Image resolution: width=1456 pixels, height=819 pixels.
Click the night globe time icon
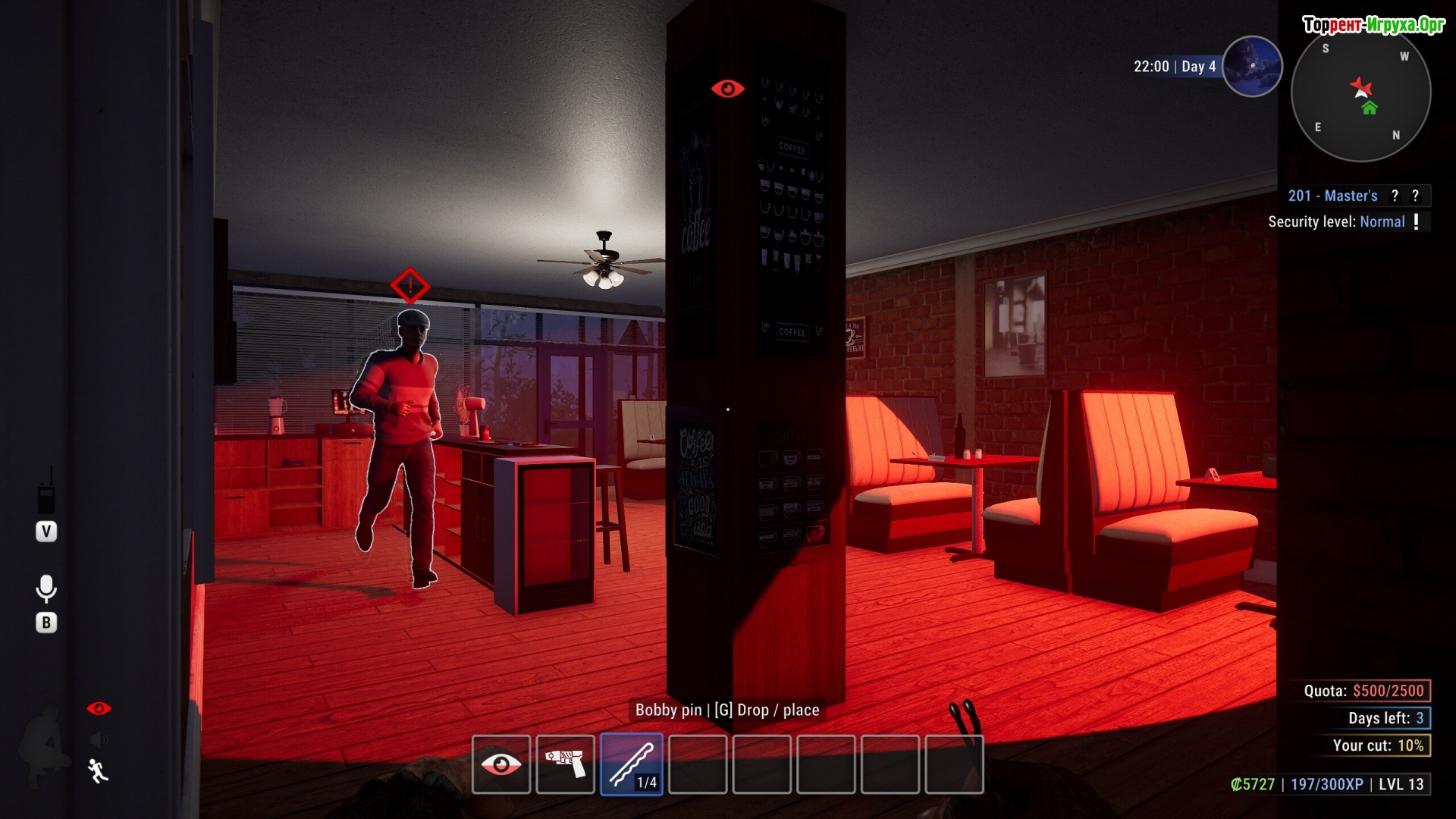tap(1252, 67)
